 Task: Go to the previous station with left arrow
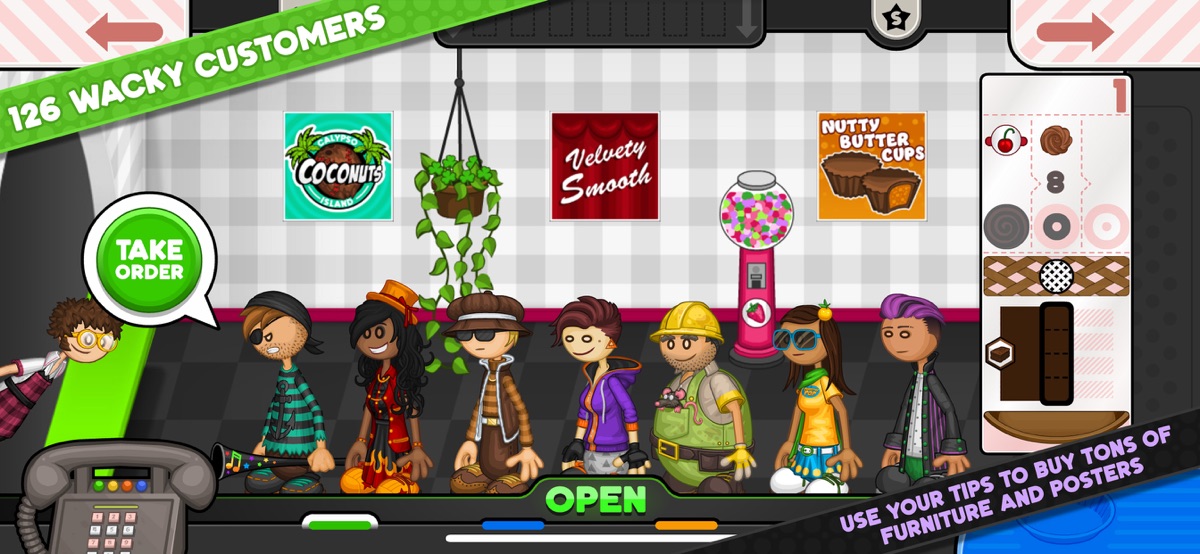(x=123, y=31)
